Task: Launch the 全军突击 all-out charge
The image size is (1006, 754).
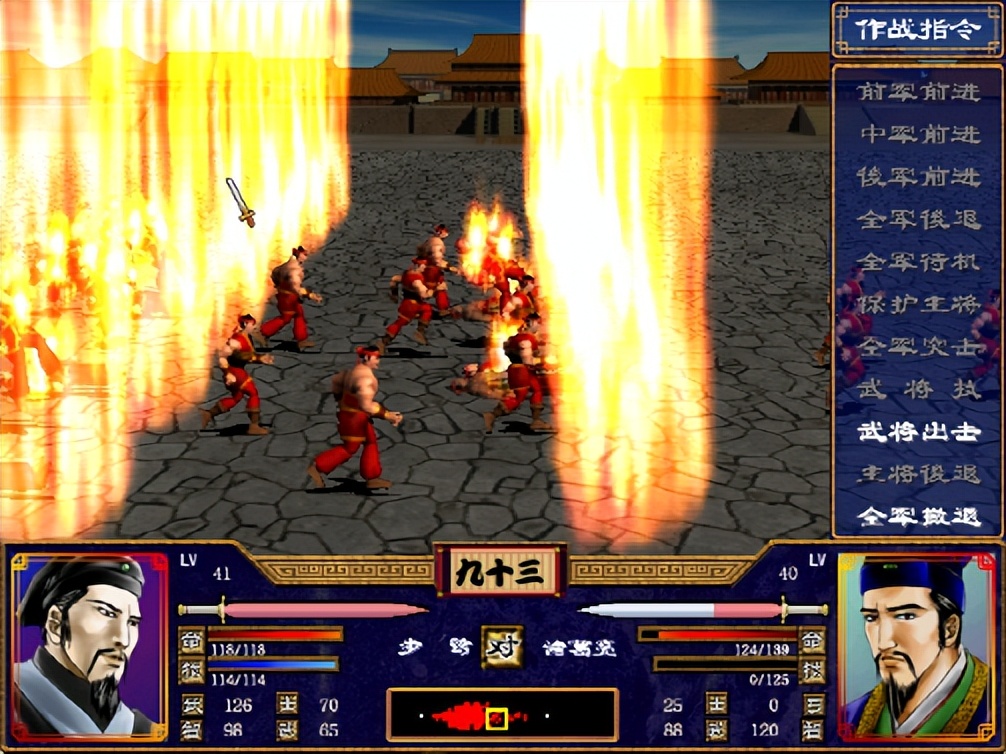Action: click(x=918, y=347)
